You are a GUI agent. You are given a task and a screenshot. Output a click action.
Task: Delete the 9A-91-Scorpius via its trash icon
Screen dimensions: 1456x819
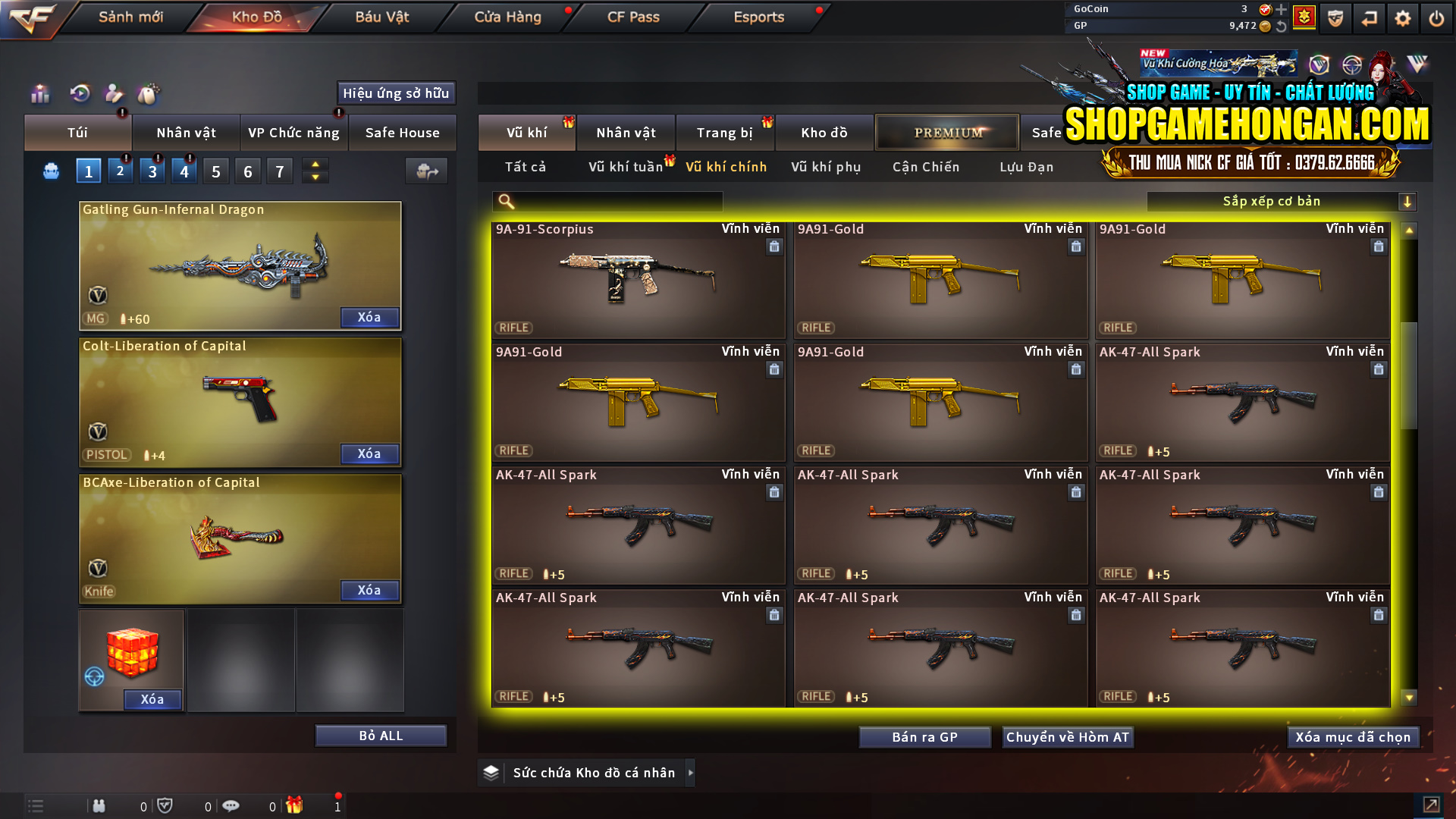(x=774, y=246)
